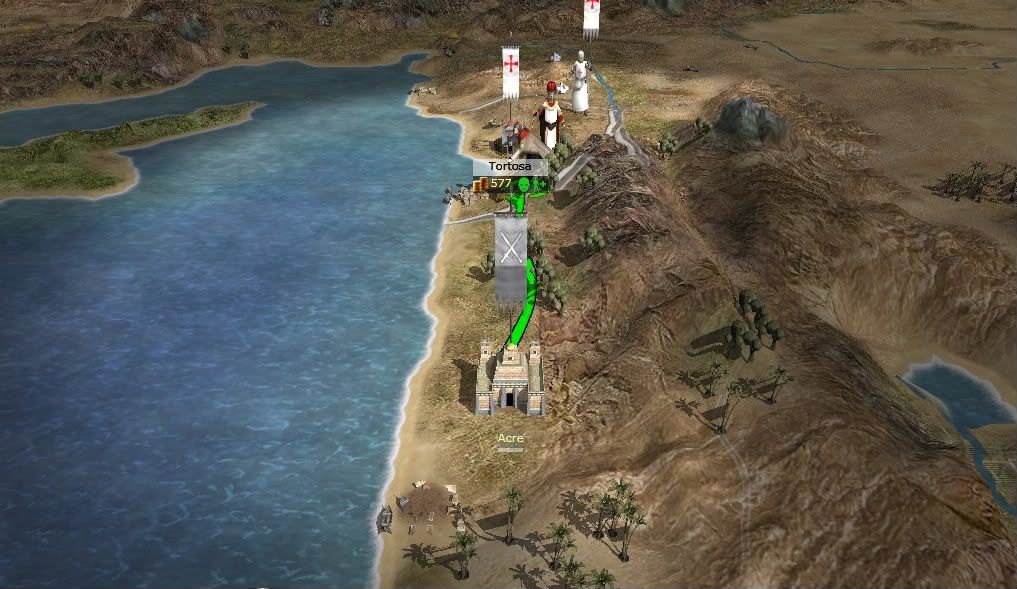Select the grey crossed-swords army banner
The height and width of the screenshot is (589, 1017).
(x=511, y=255)
